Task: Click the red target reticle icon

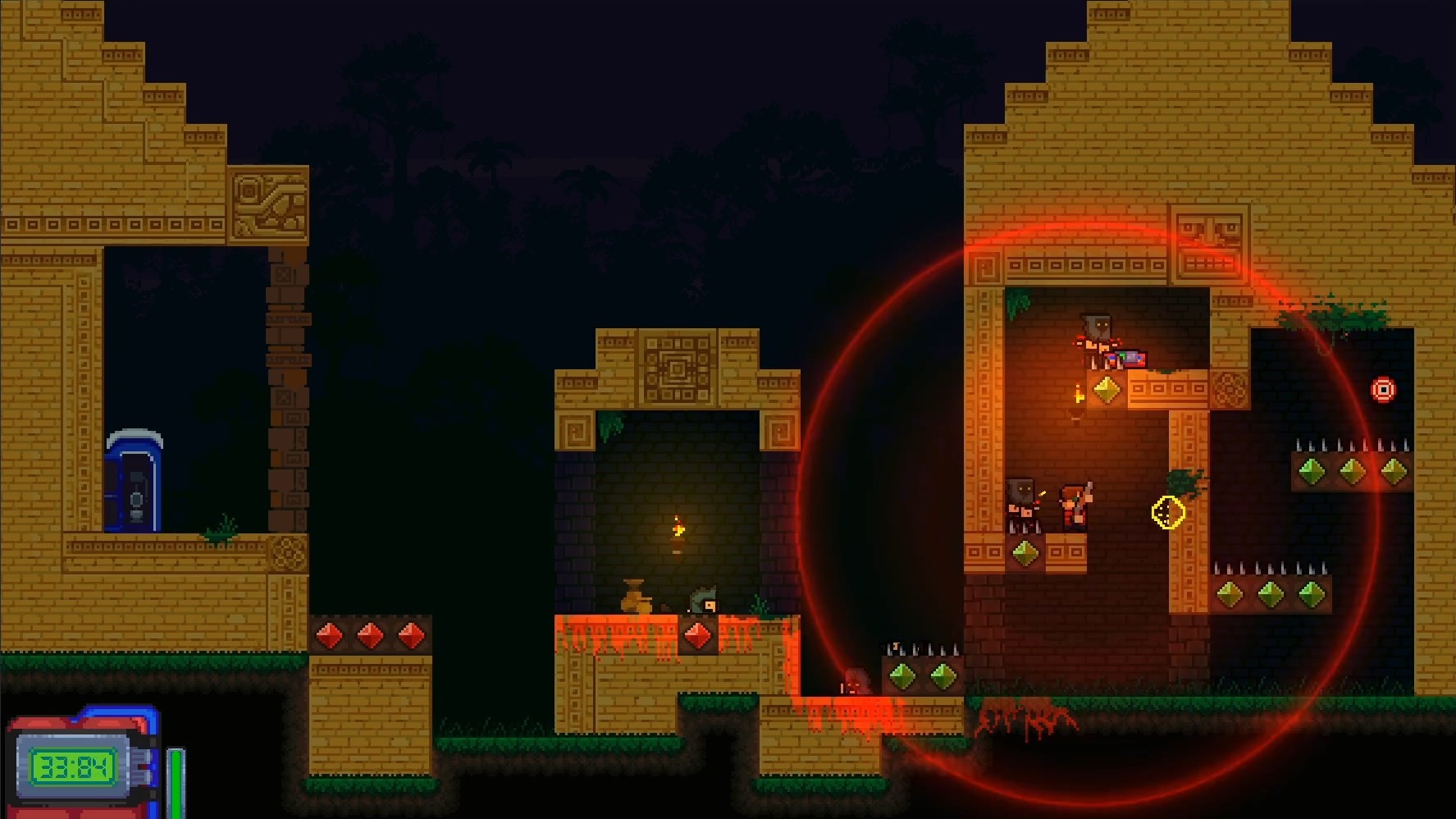Action: 1385,390
